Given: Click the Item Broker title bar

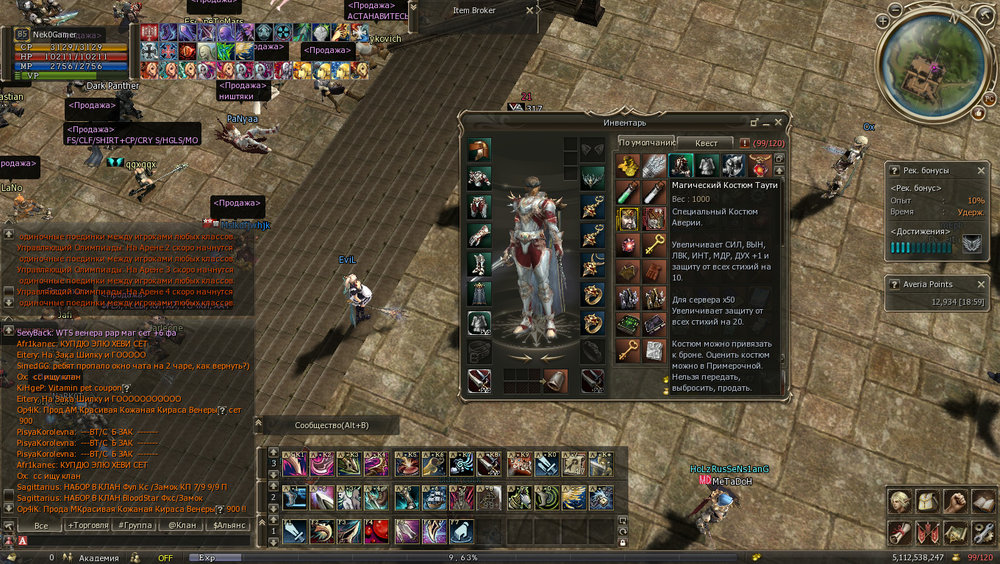Looking at the screenshot, I should click(474, 10).
